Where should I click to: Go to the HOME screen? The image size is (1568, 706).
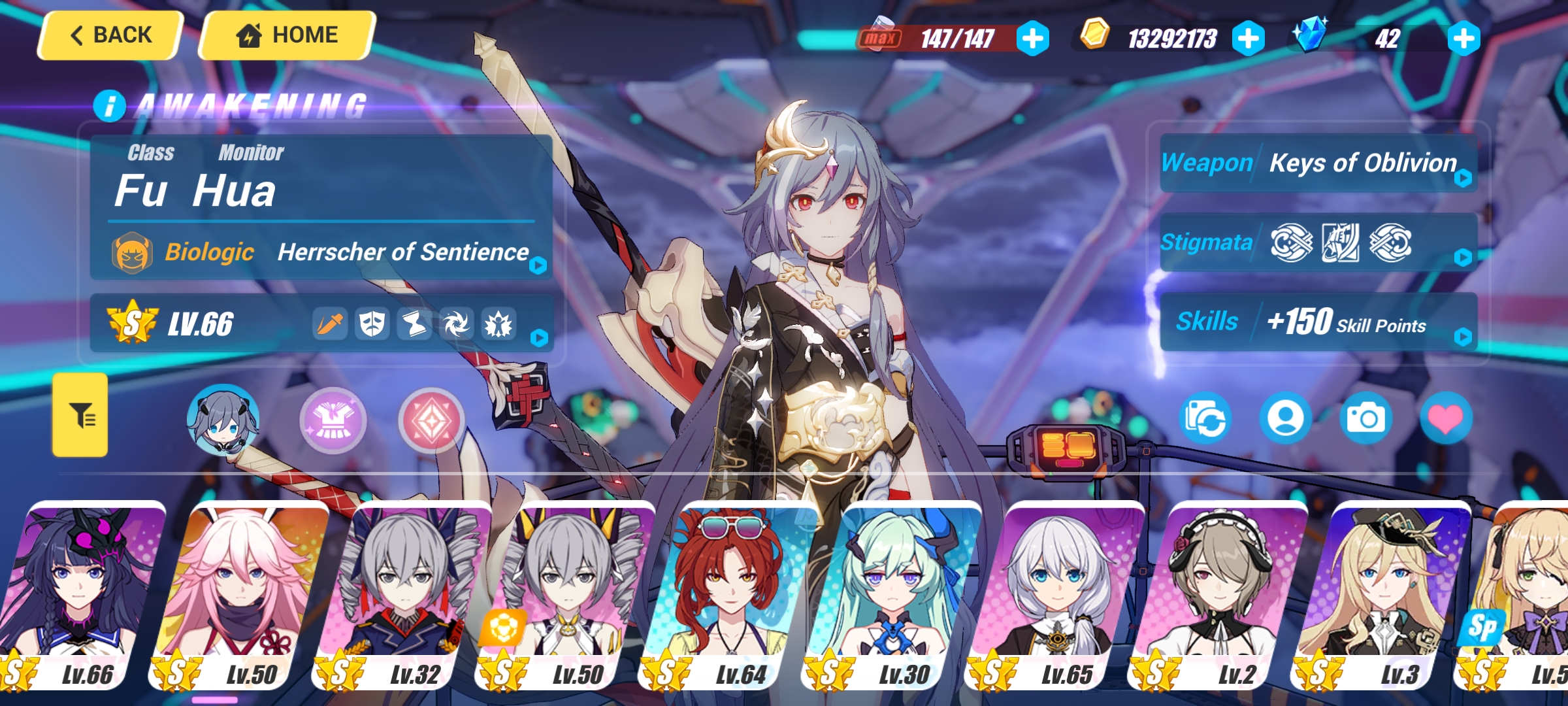287,35
